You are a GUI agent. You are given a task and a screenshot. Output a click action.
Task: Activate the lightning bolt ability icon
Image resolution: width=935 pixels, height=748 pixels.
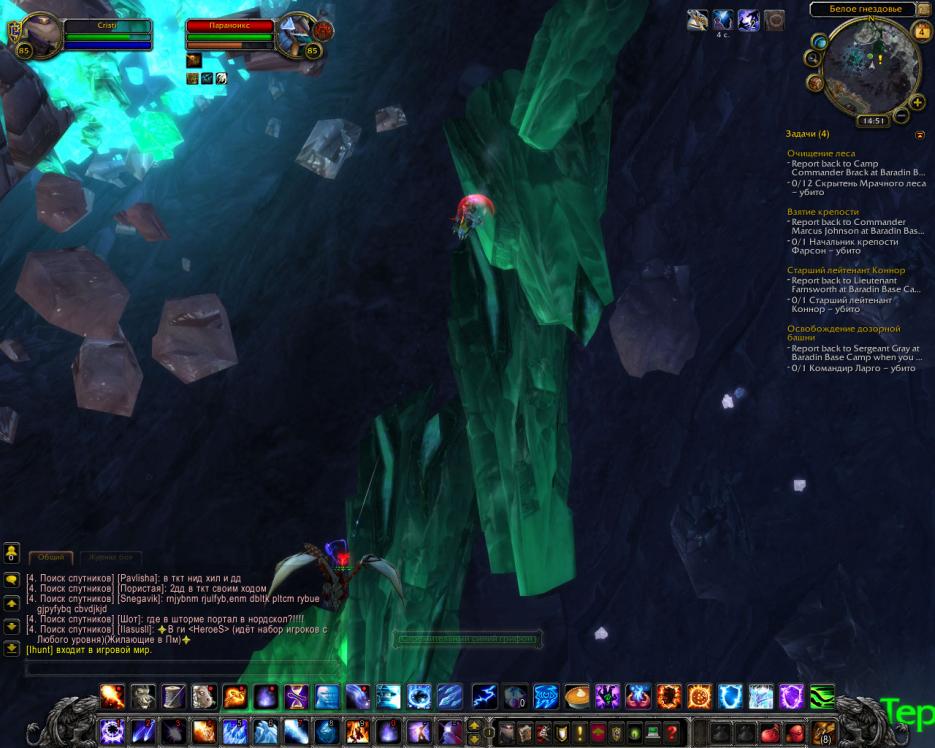click(x=484, y=696)
